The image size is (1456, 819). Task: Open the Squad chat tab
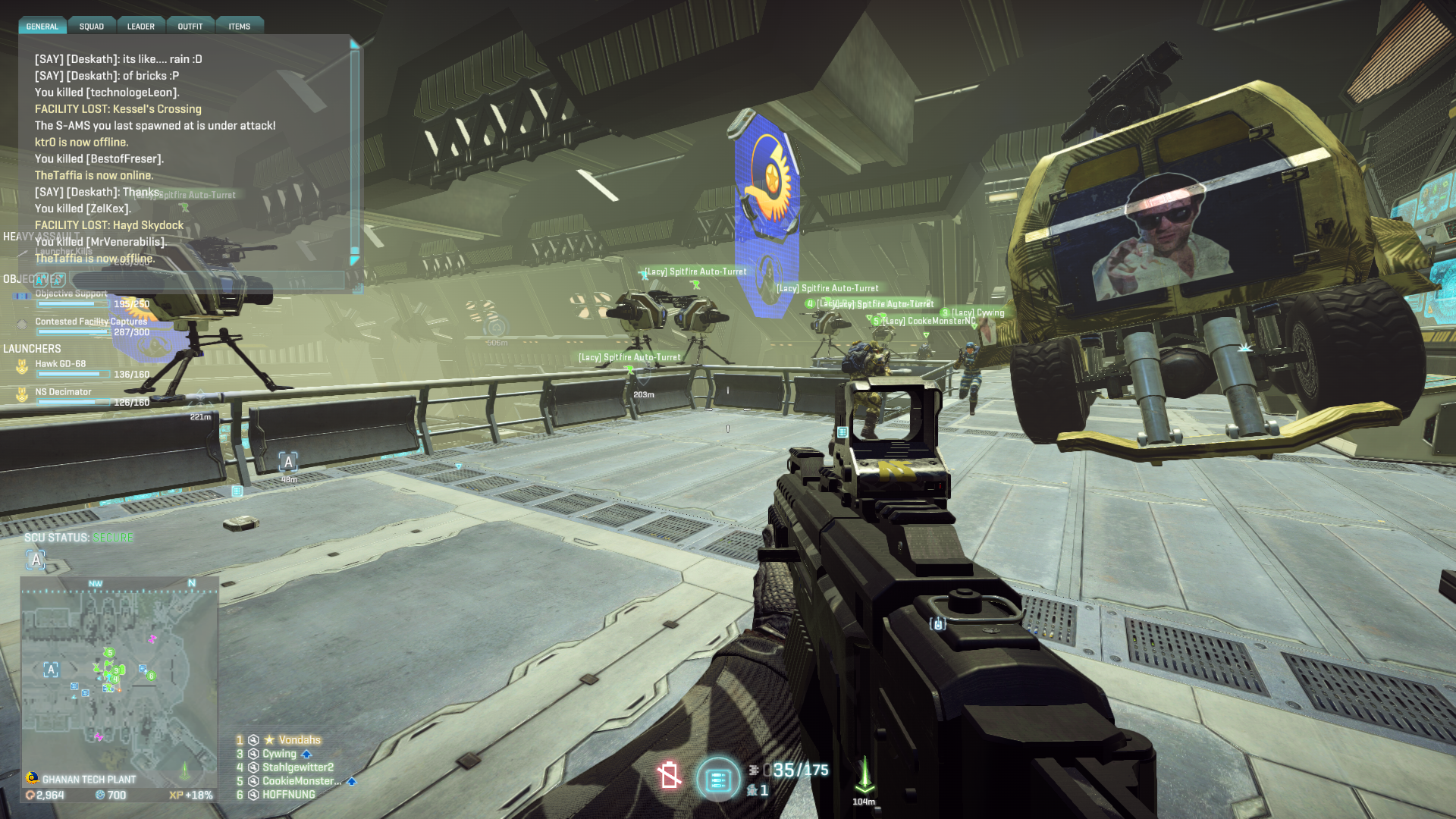click(92, 27)
